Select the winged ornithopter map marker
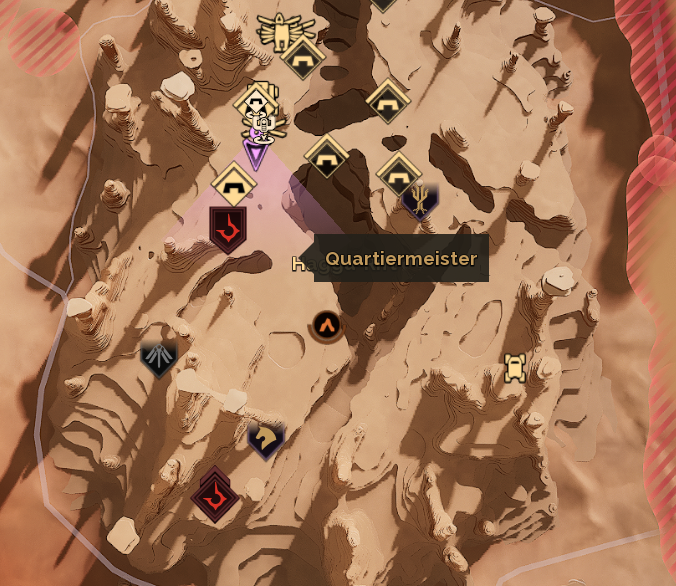This screenshot has width=676, height=586. (284, 30)
